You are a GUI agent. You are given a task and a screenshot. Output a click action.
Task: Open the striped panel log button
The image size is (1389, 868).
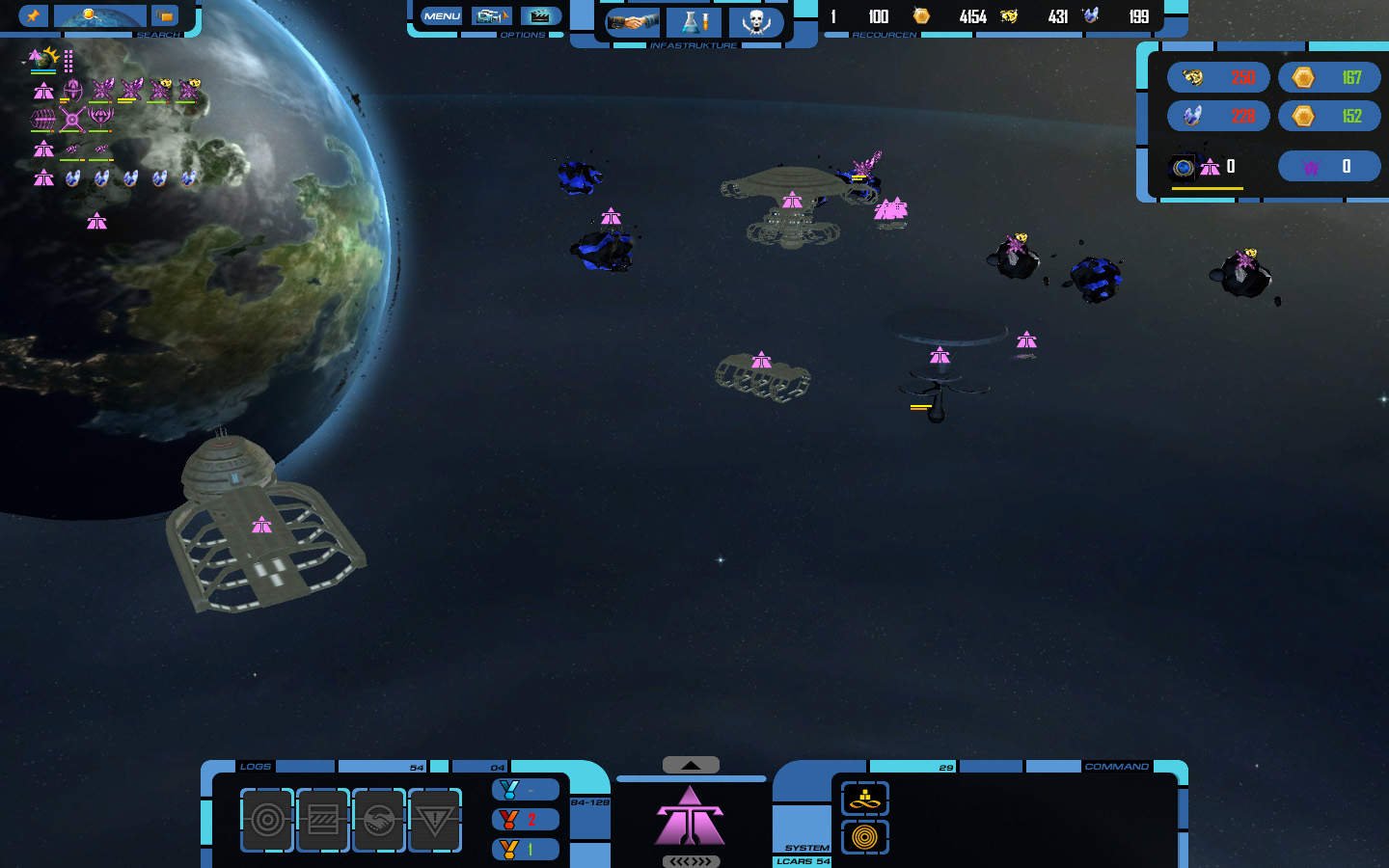pos(323,820)
